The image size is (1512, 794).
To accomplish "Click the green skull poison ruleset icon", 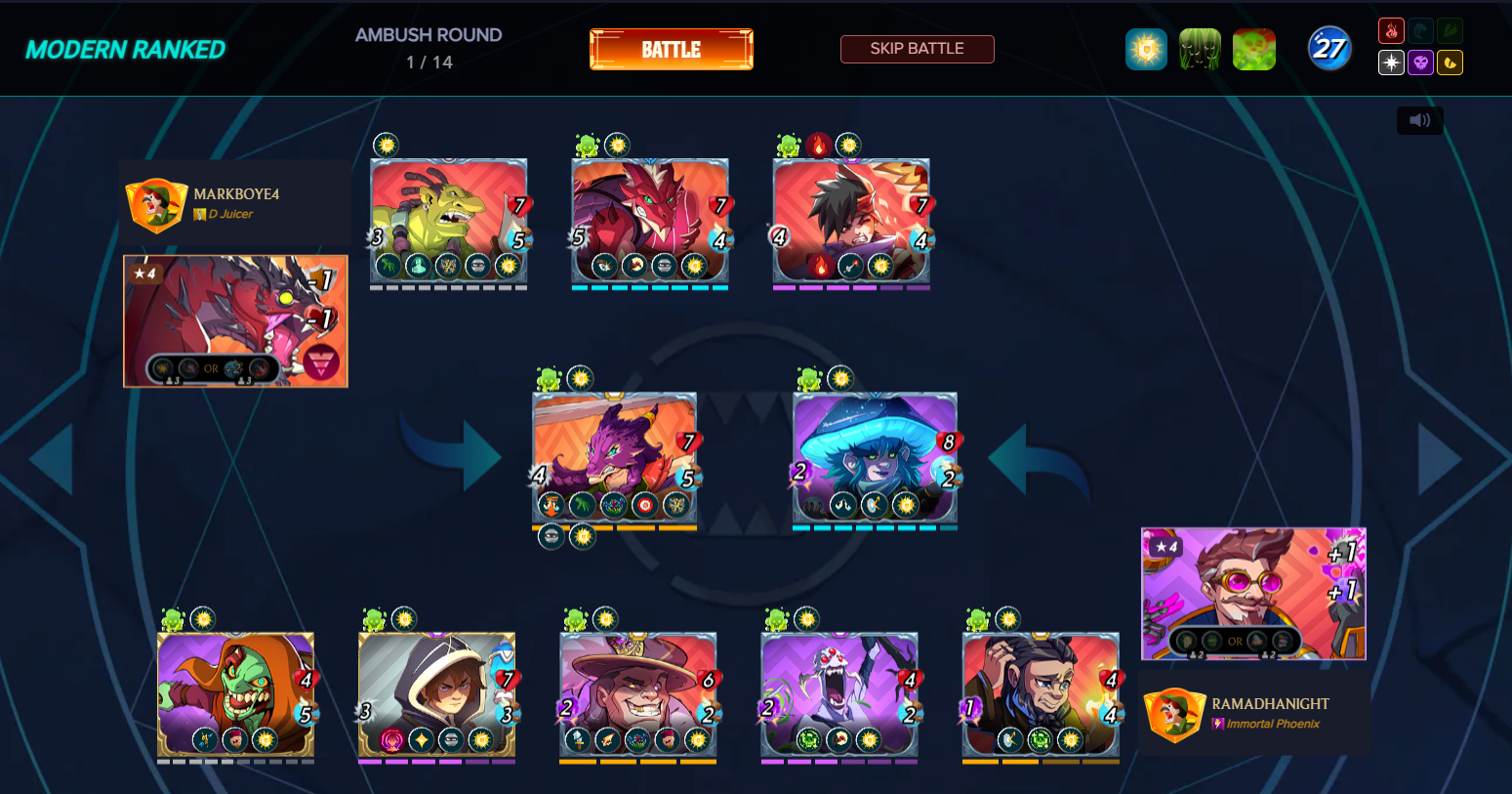I will [1254, 49].
